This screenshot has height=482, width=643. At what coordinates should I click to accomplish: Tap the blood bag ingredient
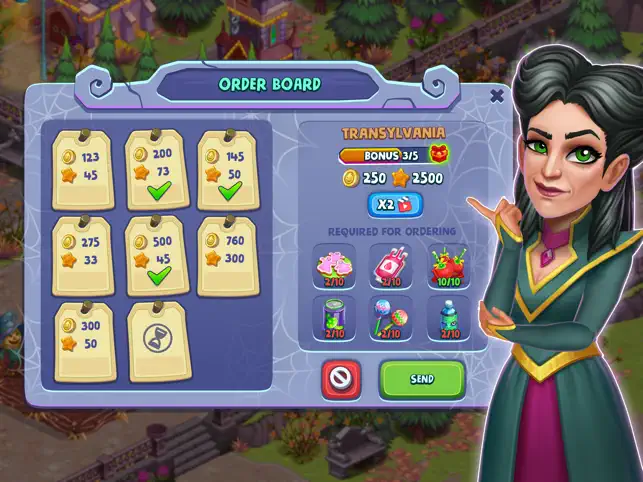pyautogui.click(x=391, y=266)
